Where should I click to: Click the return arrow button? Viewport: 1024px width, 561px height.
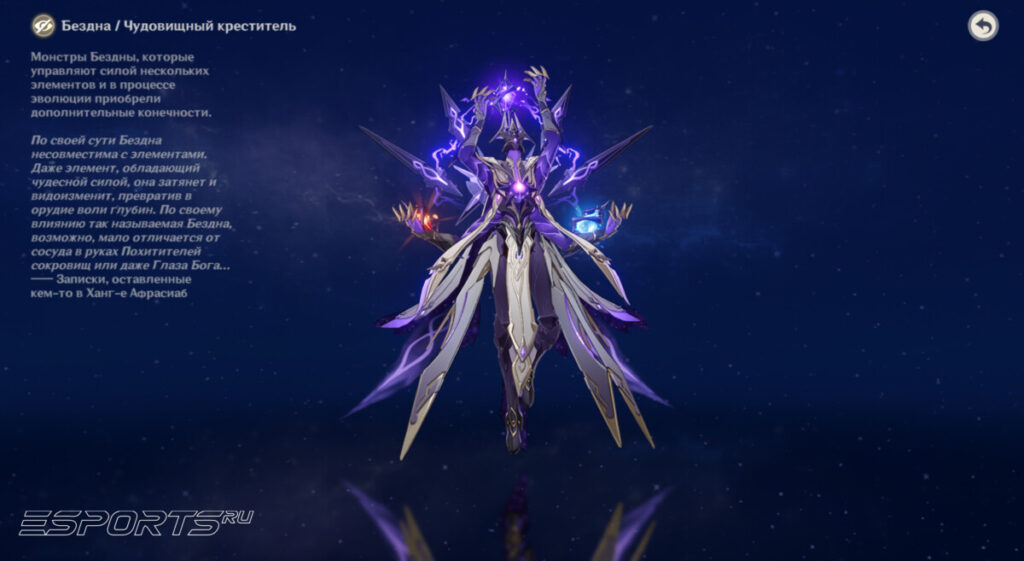point(983,26)
